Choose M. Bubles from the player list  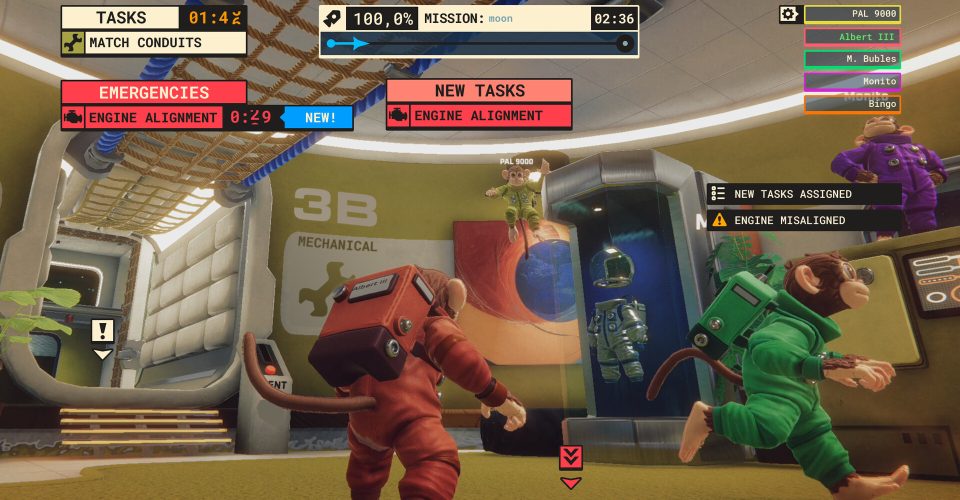pyautogui.click(x=852, y=59)
